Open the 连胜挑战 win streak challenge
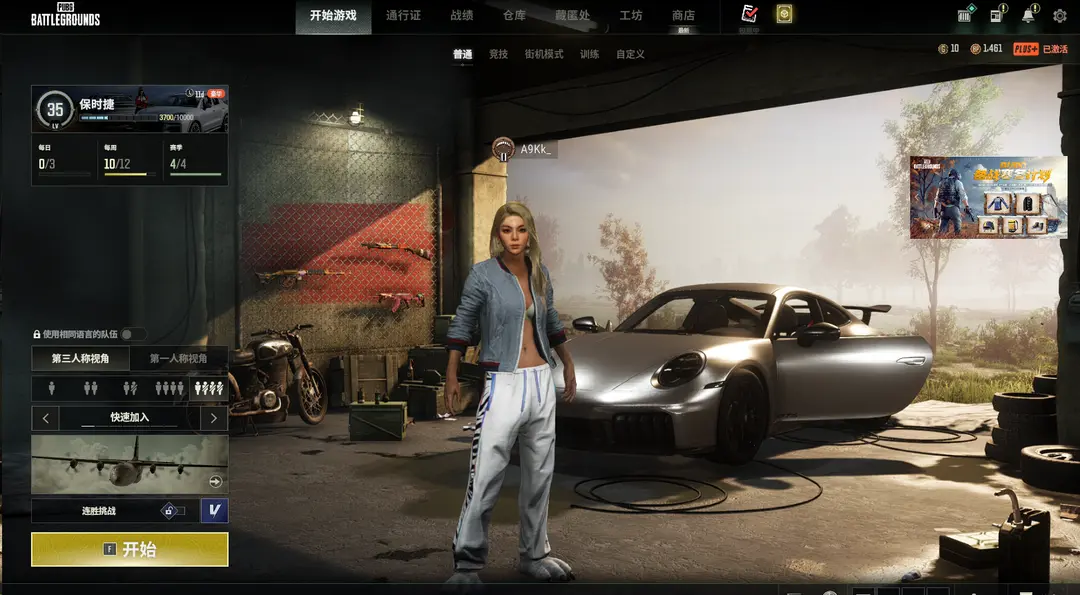 pos(100,511)
